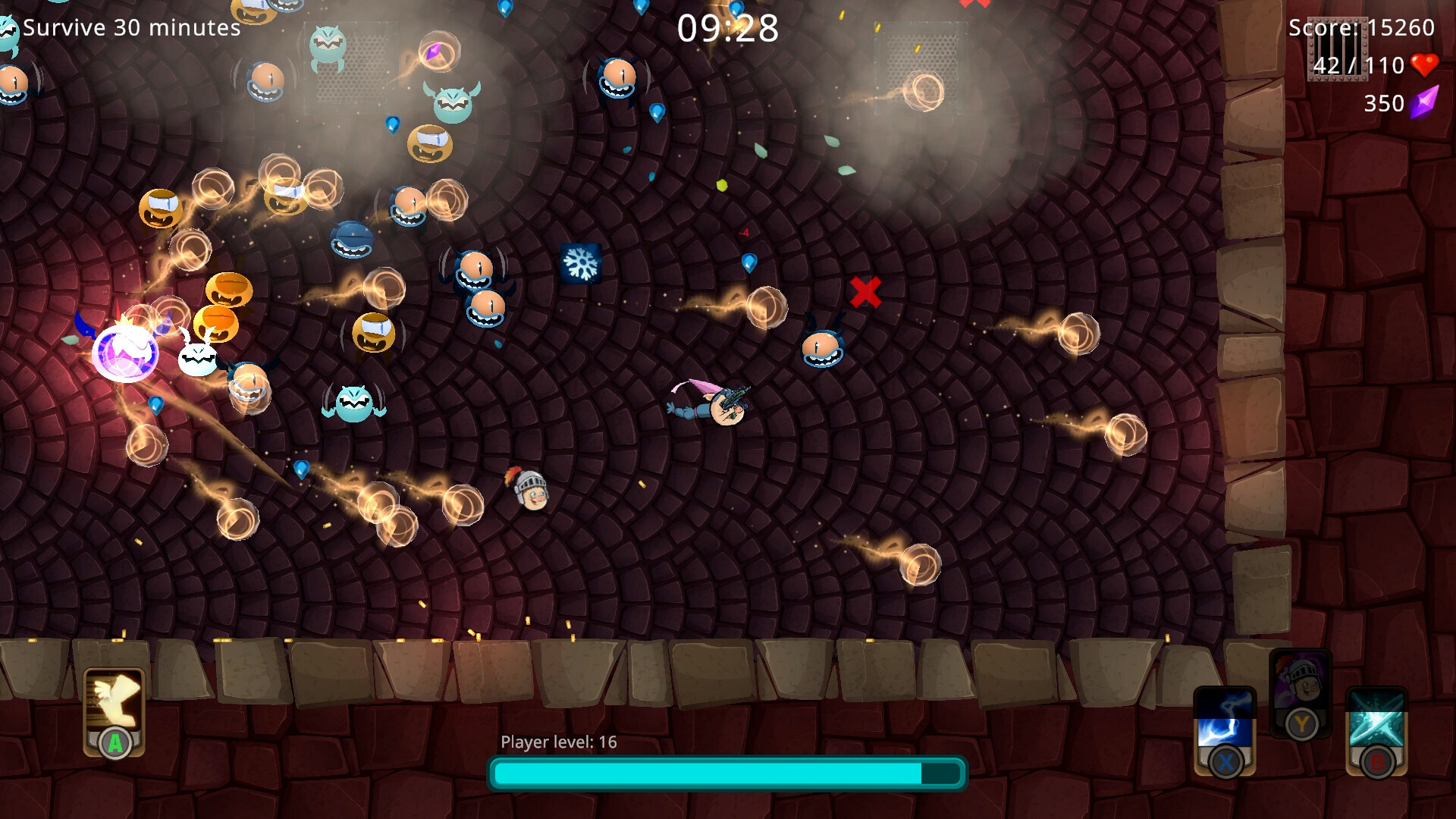Click the Player level: 16 label
Image resolution: width=1456 pixels, height=819 pixels.
point(558,742)
